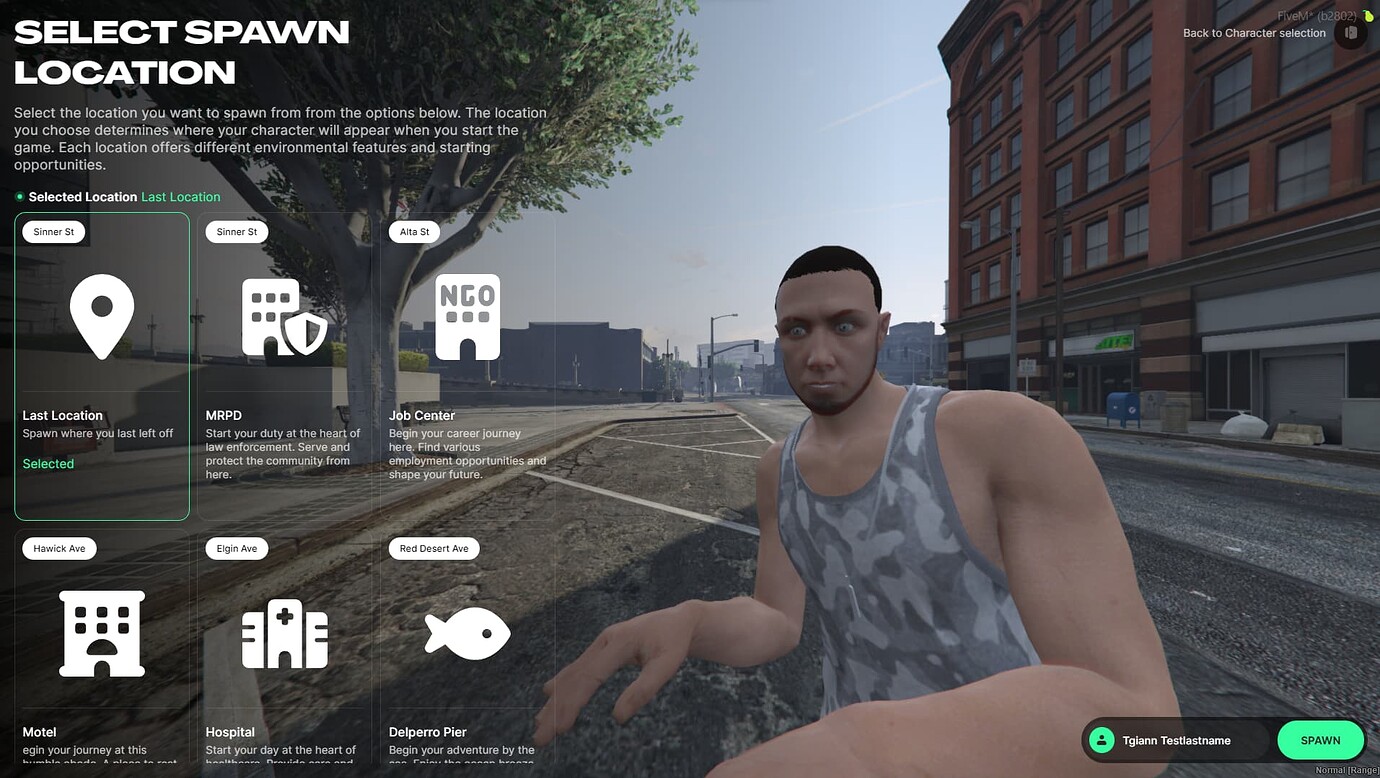Click the Hawick Ave badge on Motel card
1380x778 pixels.
tap(59, 548)
